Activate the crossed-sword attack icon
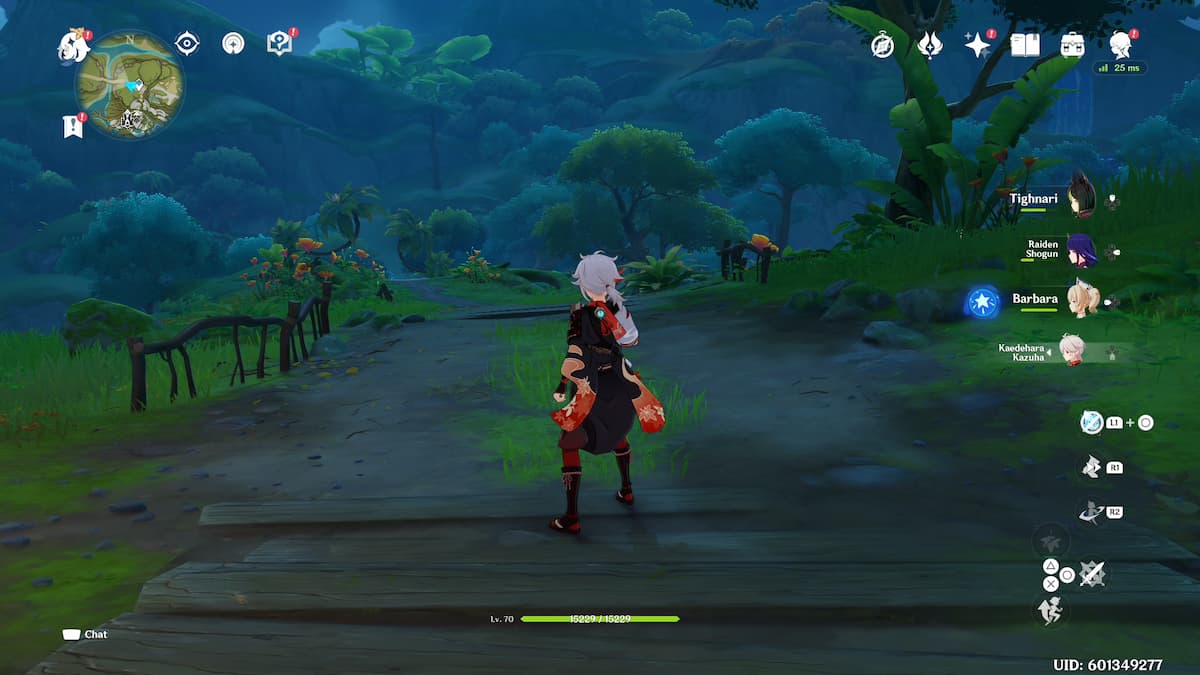 (1093, 574)
